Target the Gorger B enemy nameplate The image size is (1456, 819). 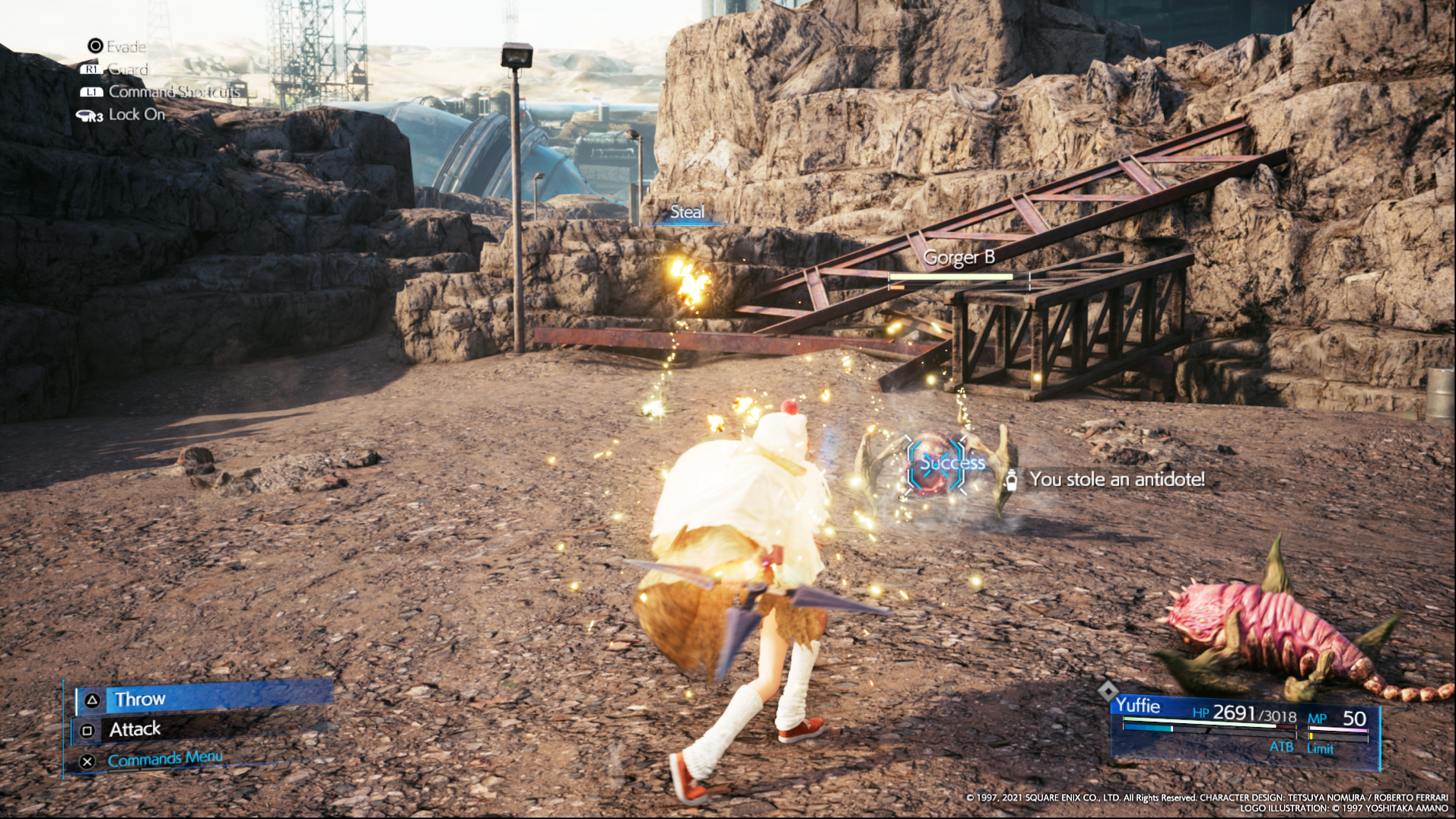958,259
